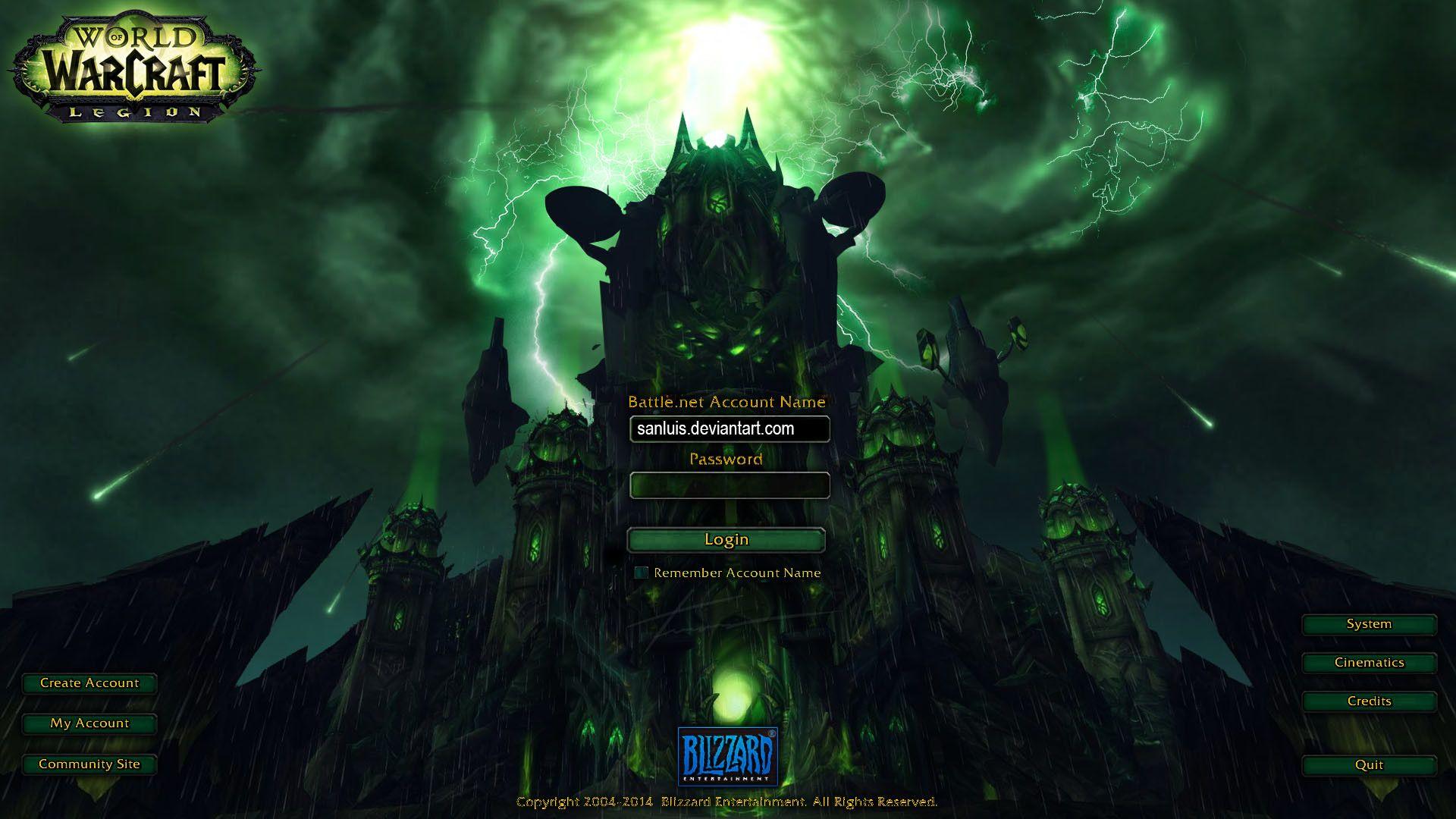
Task: Open the Create Account screen
Action: point(89,683)
